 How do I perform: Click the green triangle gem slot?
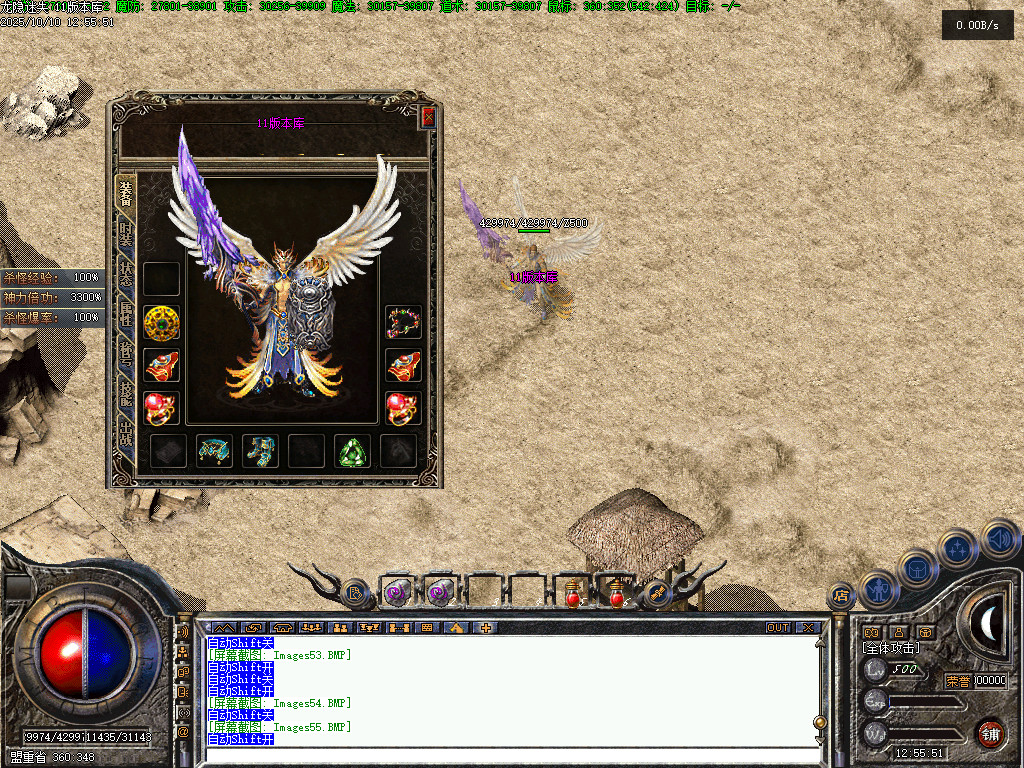click(352, 451)
